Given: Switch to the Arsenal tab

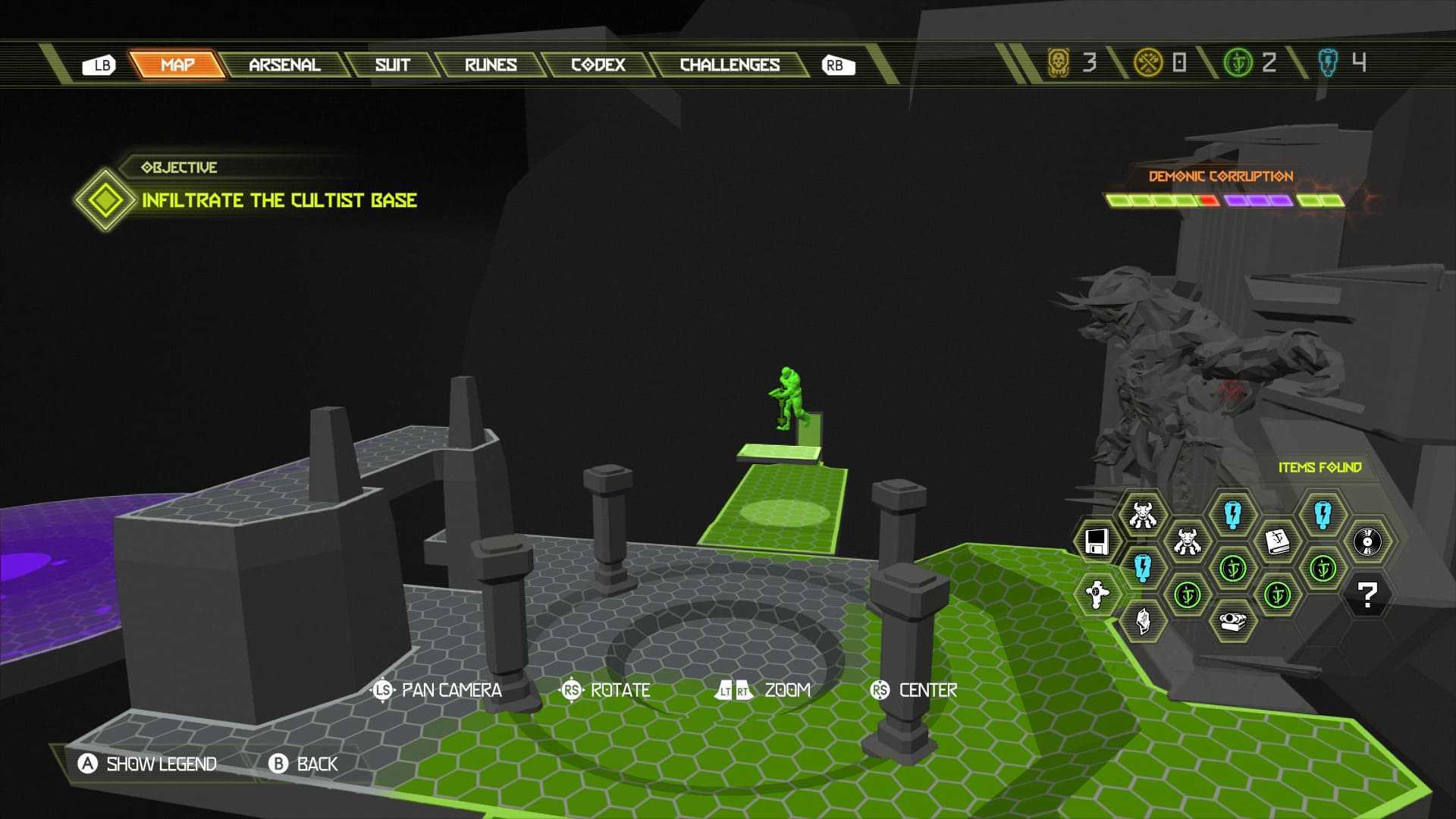Looking at the screenshot, I should tap(284, 65).
